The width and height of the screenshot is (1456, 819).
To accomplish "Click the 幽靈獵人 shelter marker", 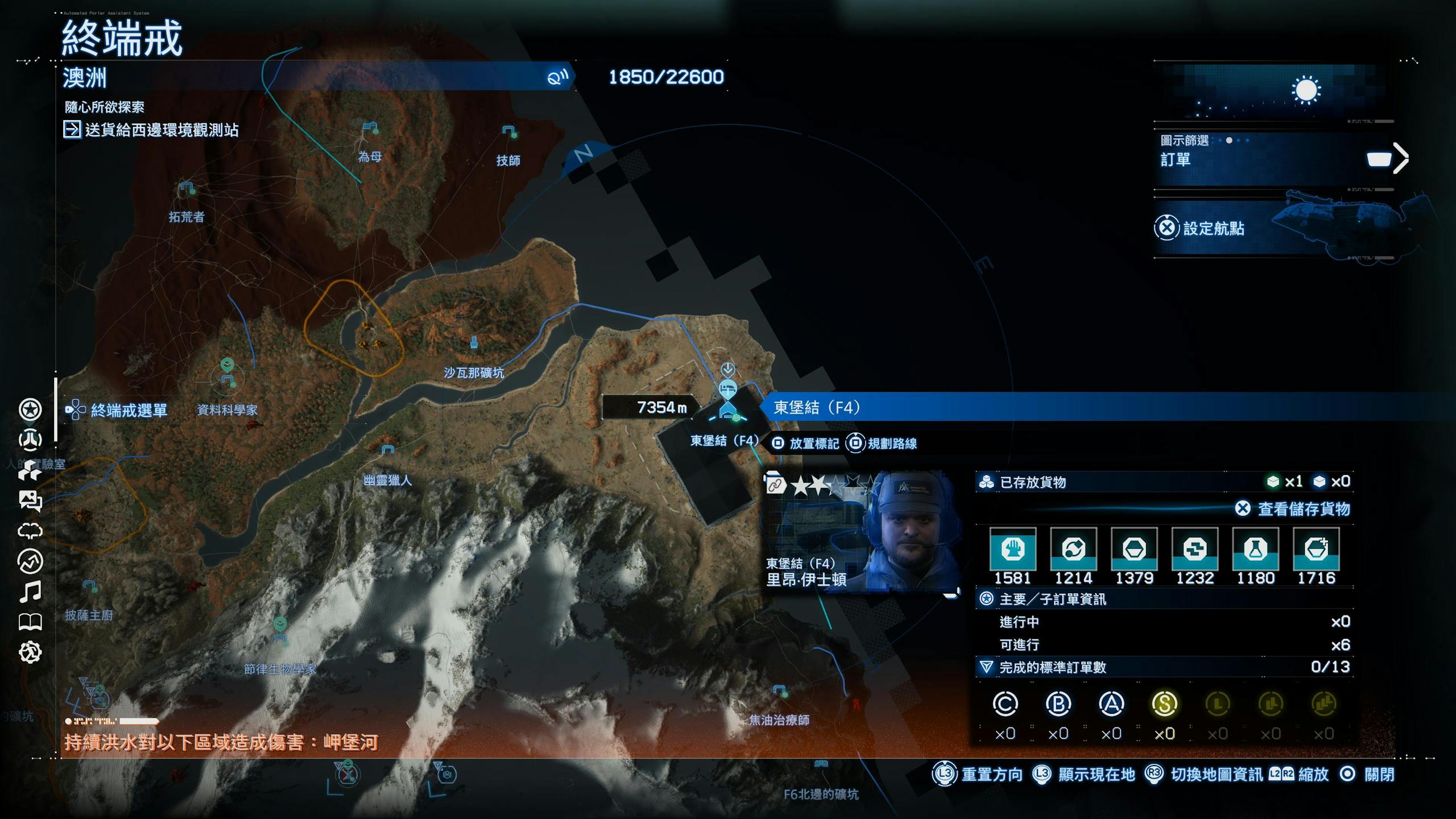I will tap(387, 450).
